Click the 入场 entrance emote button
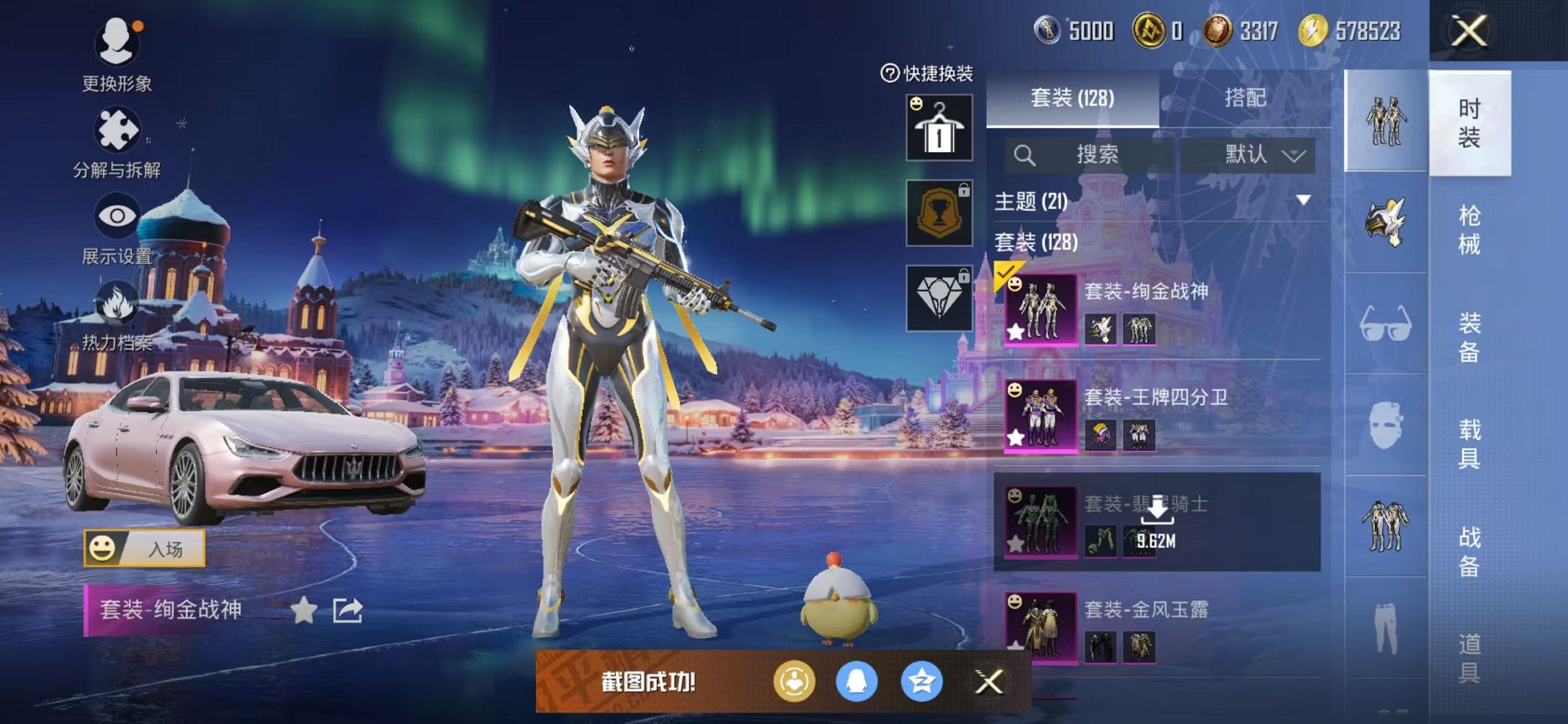Image resolution: width=1568 pixels, height=724 pixels. (144, 548)
